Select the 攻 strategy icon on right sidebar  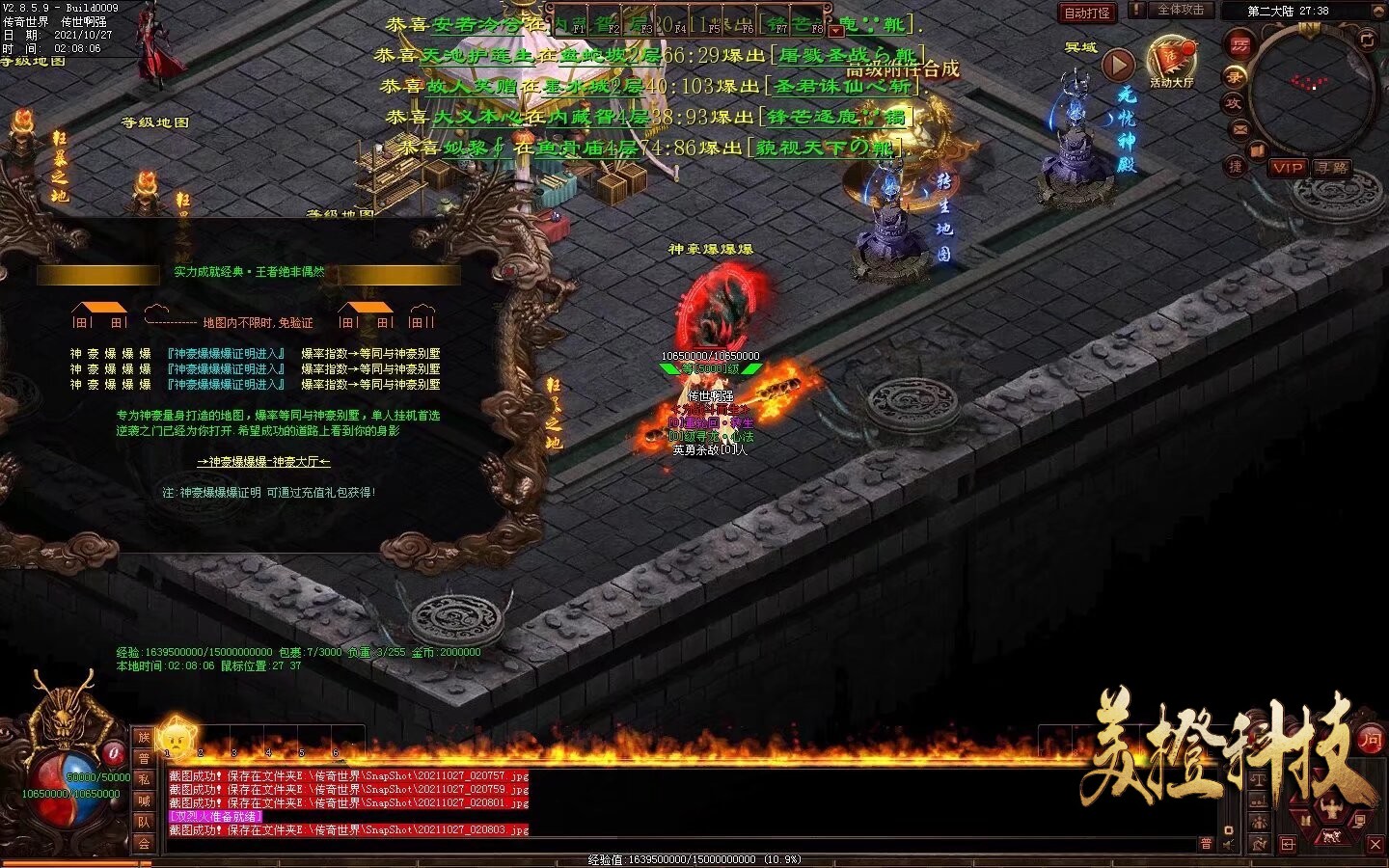tap(1232, 102)
